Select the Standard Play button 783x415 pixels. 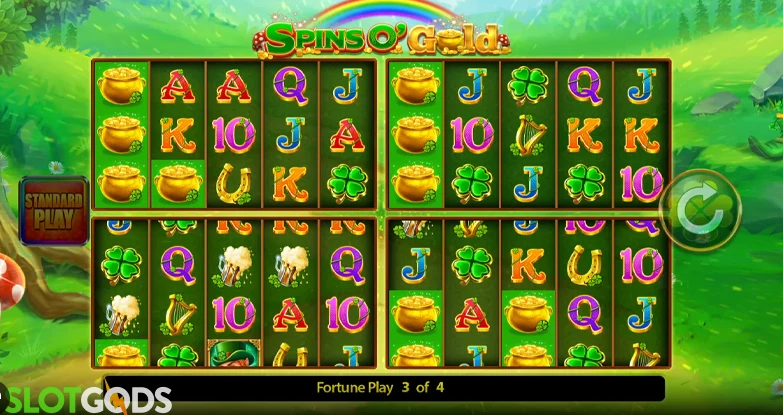point(54,208)
